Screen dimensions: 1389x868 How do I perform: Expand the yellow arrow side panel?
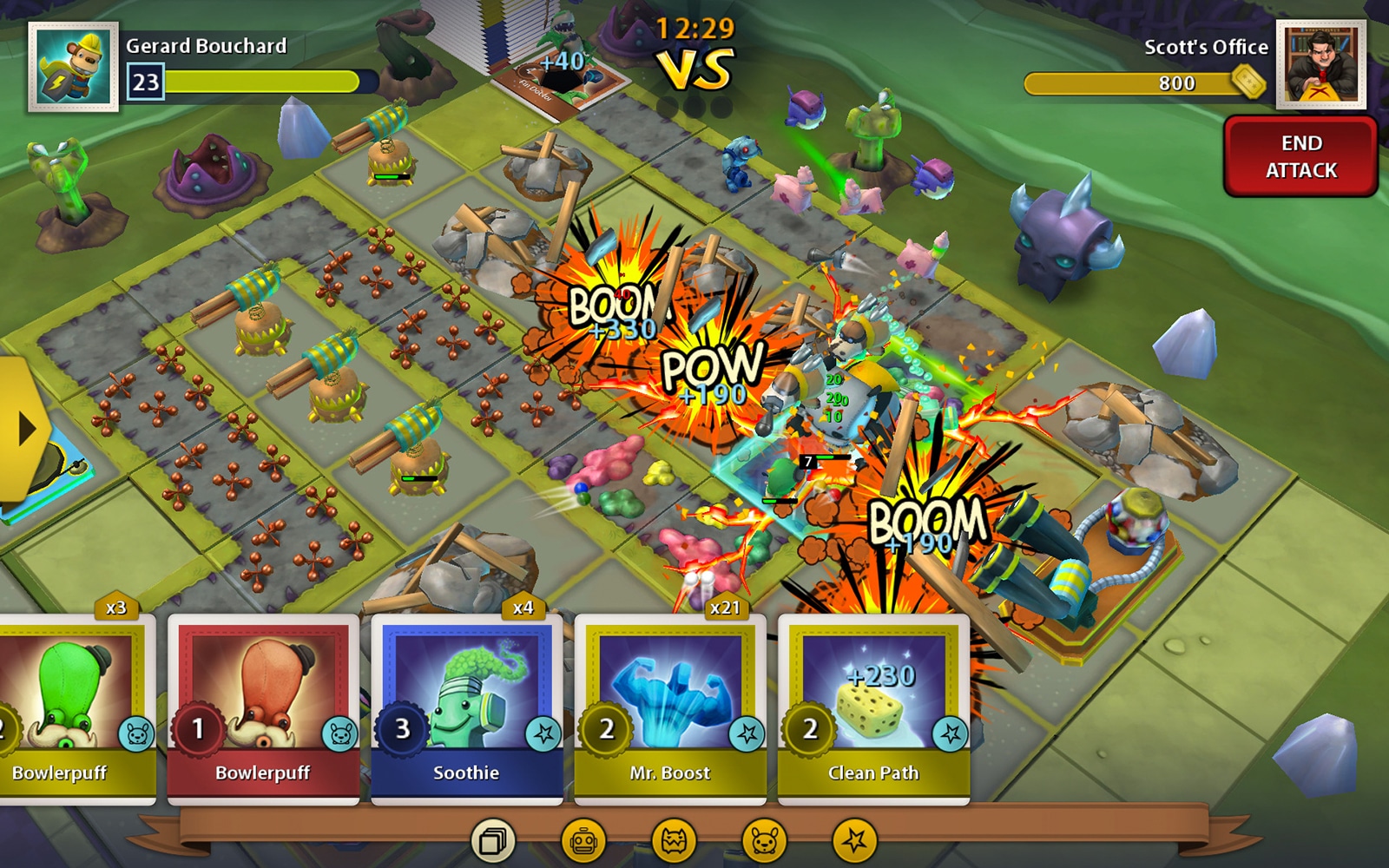coord(23,429)
